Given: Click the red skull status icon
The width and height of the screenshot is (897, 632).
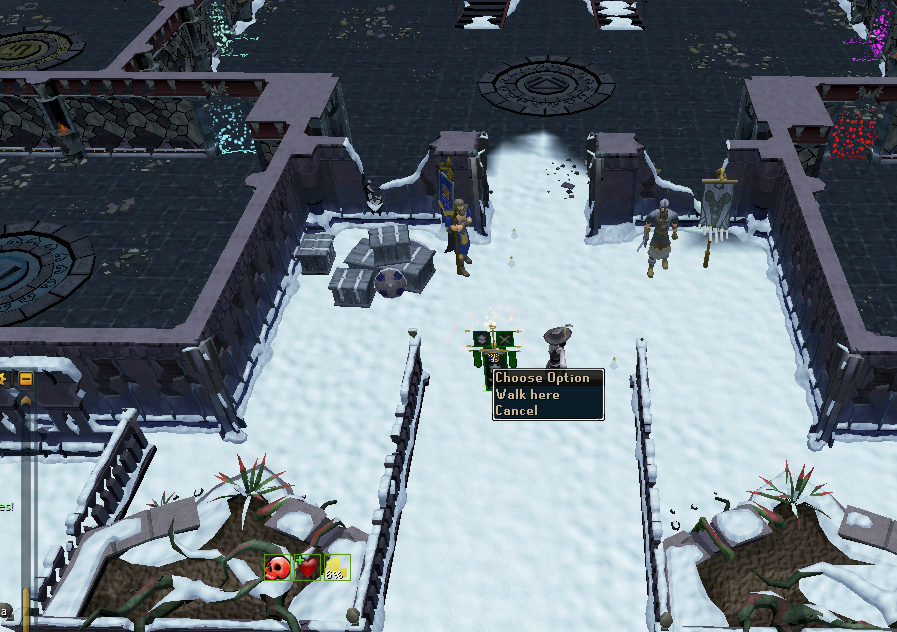Looking at the screenshot, I should tap(277, 568).
